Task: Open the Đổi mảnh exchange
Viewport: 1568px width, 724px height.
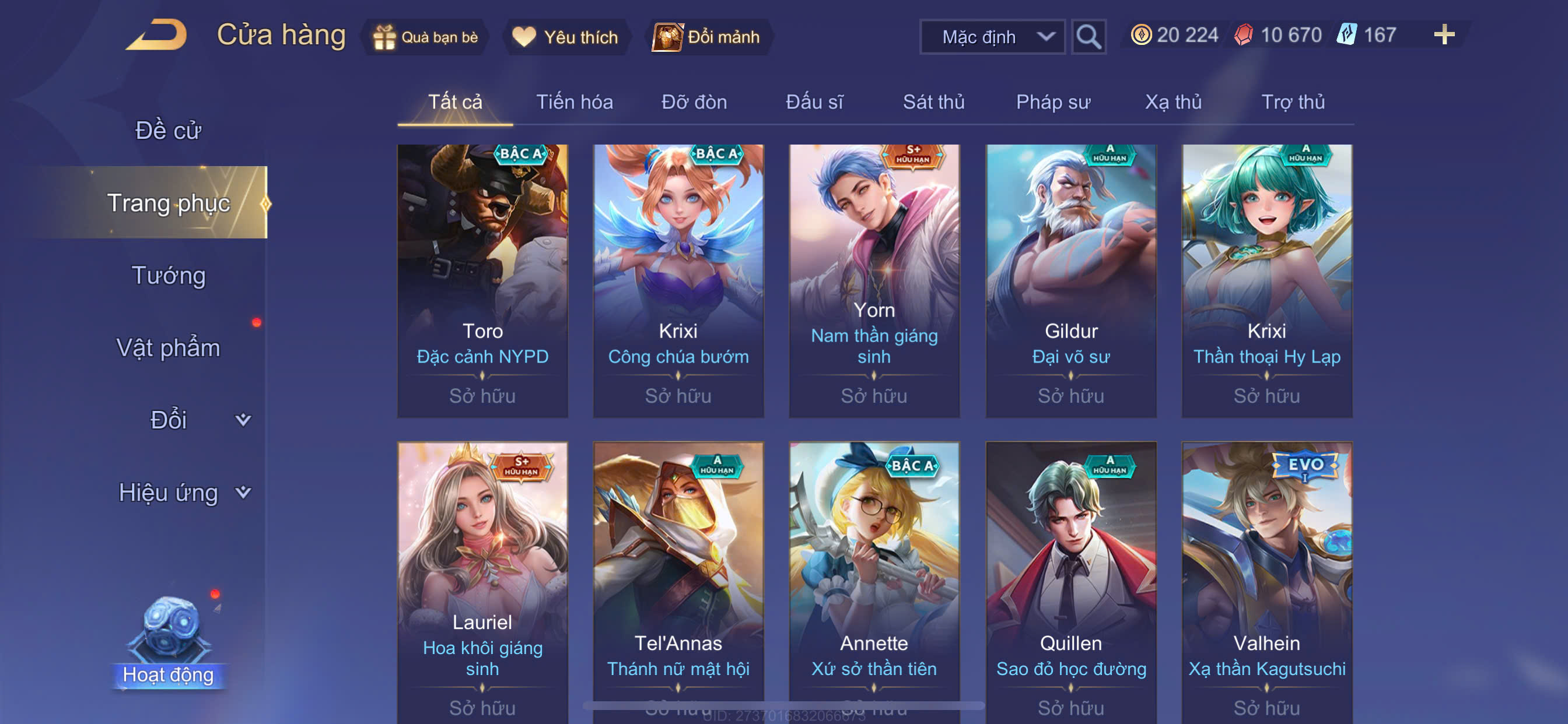Action: click(x=706, y=37)
